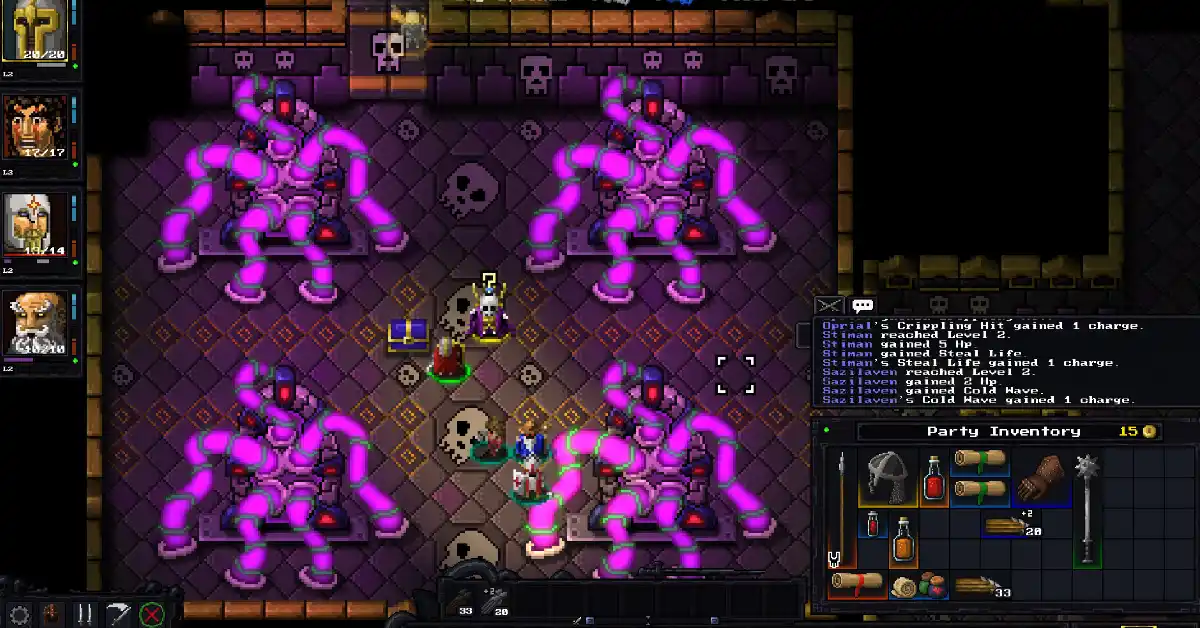Click the scythe icon

click(x=119, y=613)
